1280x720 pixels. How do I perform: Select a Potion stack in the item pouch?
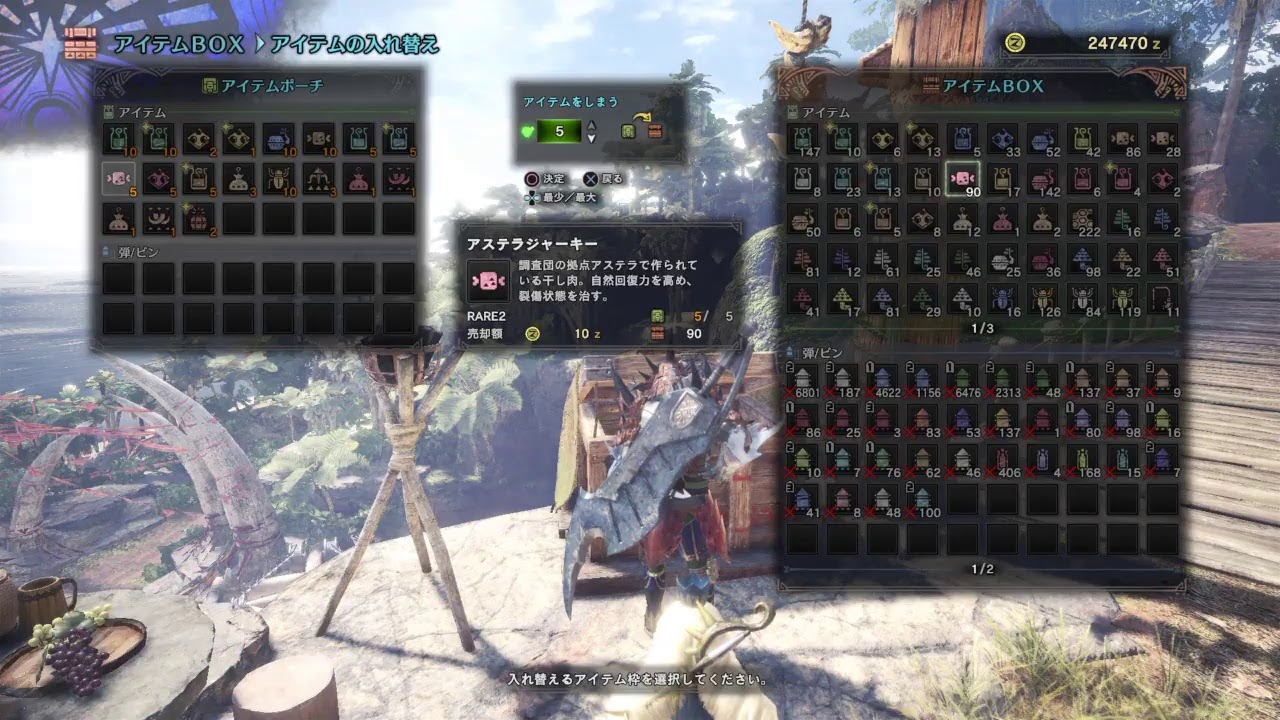pos(118,138)
